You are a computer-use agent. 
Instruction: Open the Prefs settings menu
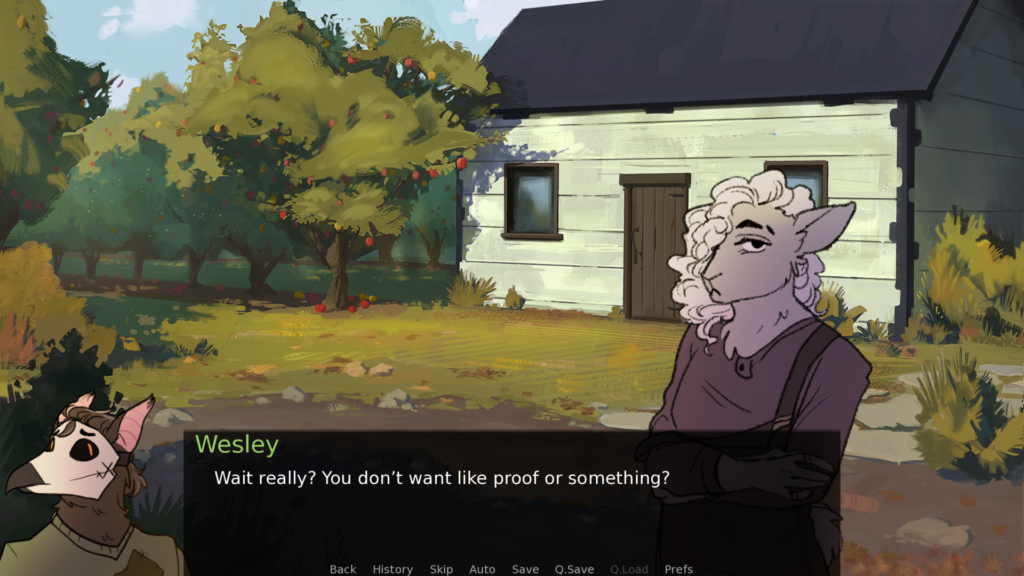coord(679,569)
